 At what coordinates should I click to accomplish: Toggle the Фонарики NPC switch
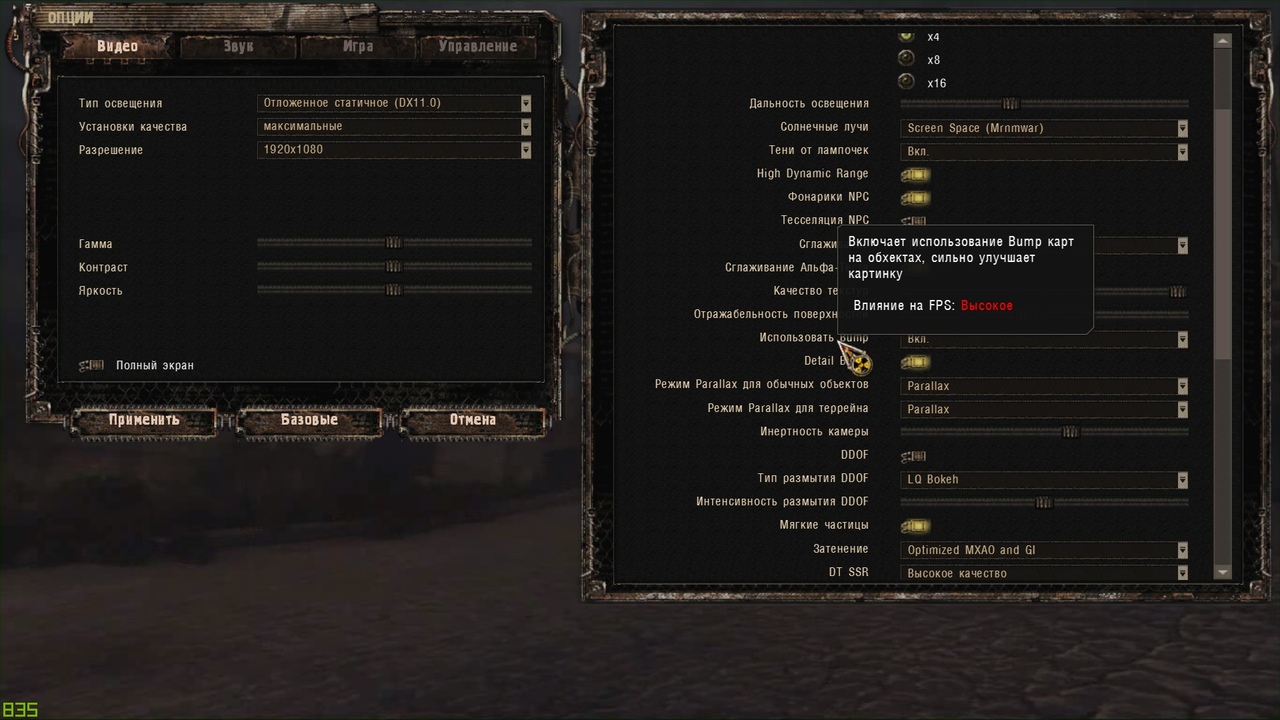[x=914, y=198]
